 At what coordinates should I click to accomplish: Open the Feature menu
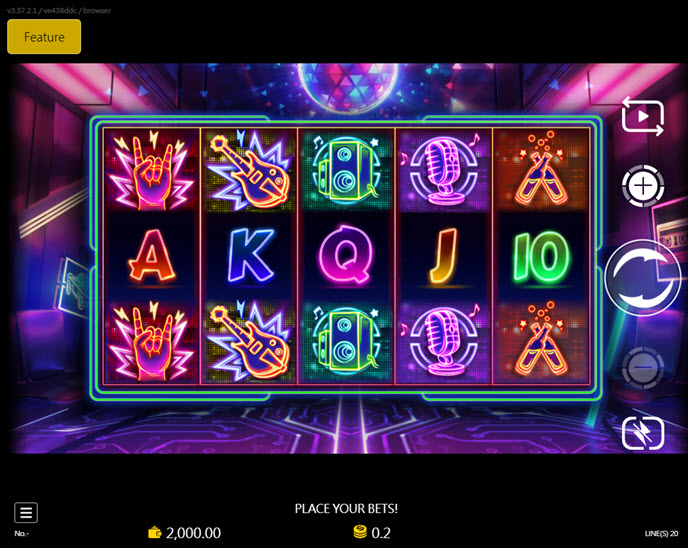pos(44,37)
